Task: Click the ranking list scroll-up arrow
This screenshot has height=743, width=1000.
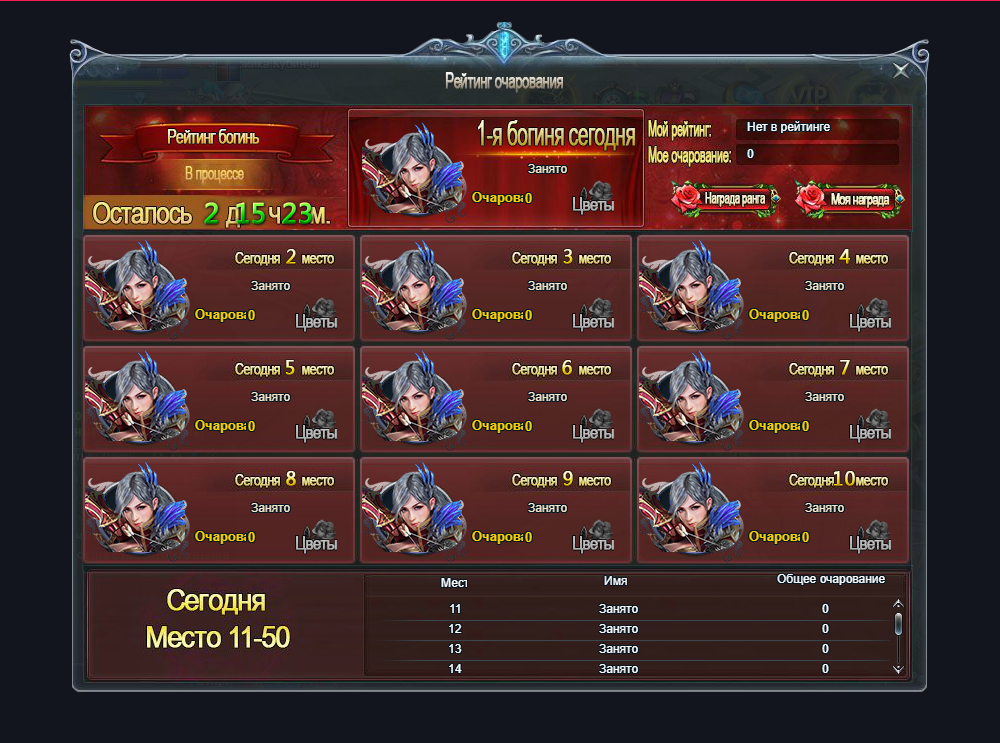Action: click(898, 604)
